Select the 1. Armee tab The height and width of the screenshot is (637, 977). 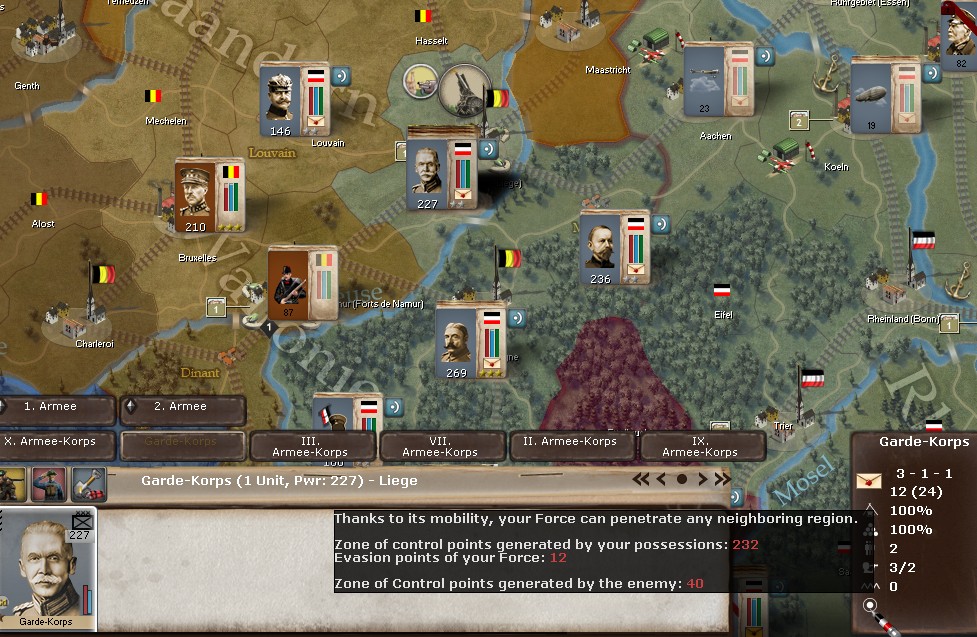click(58, 408)
